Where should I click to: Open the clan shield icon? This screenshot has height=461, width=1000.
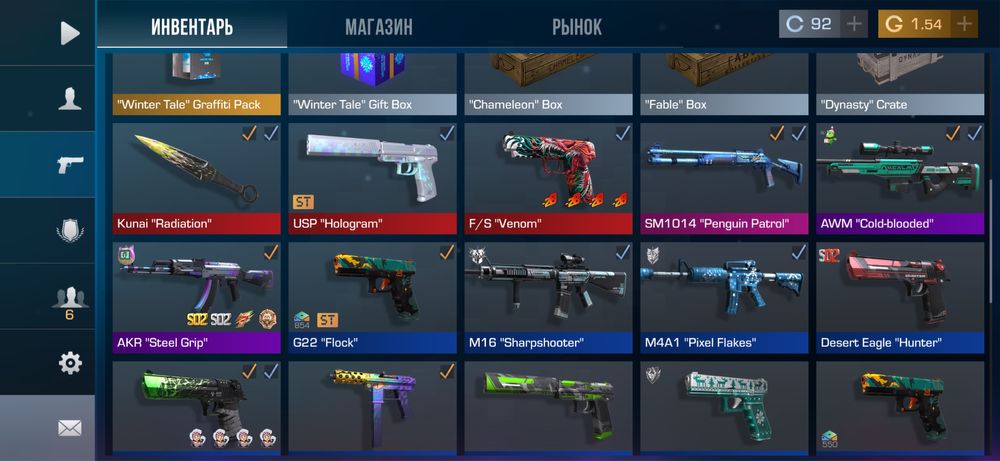coord(69,230)
